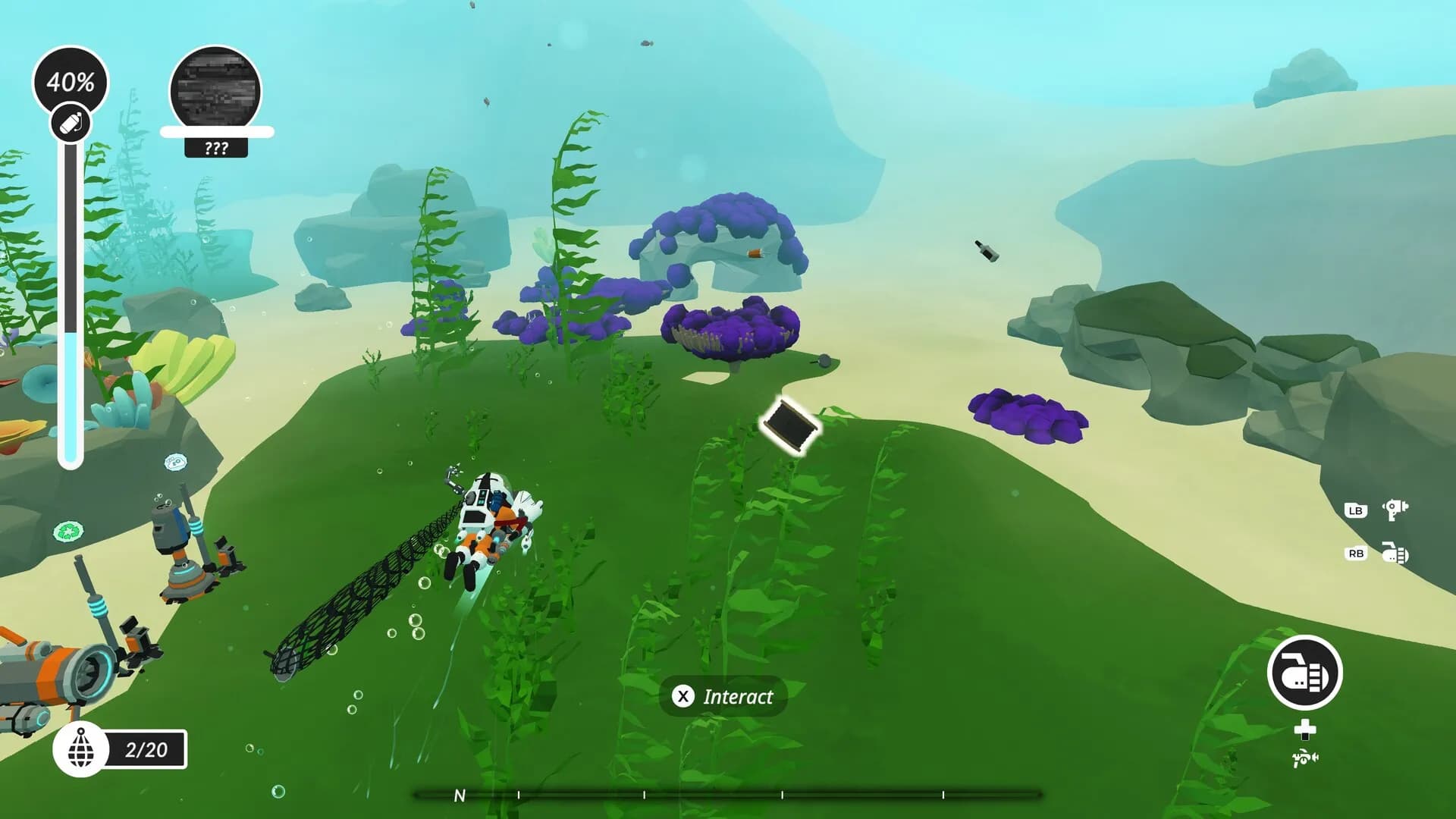Viewport: 1456px width, 819px height.
Task: Click the compass bar
Action: click(728, 795)
